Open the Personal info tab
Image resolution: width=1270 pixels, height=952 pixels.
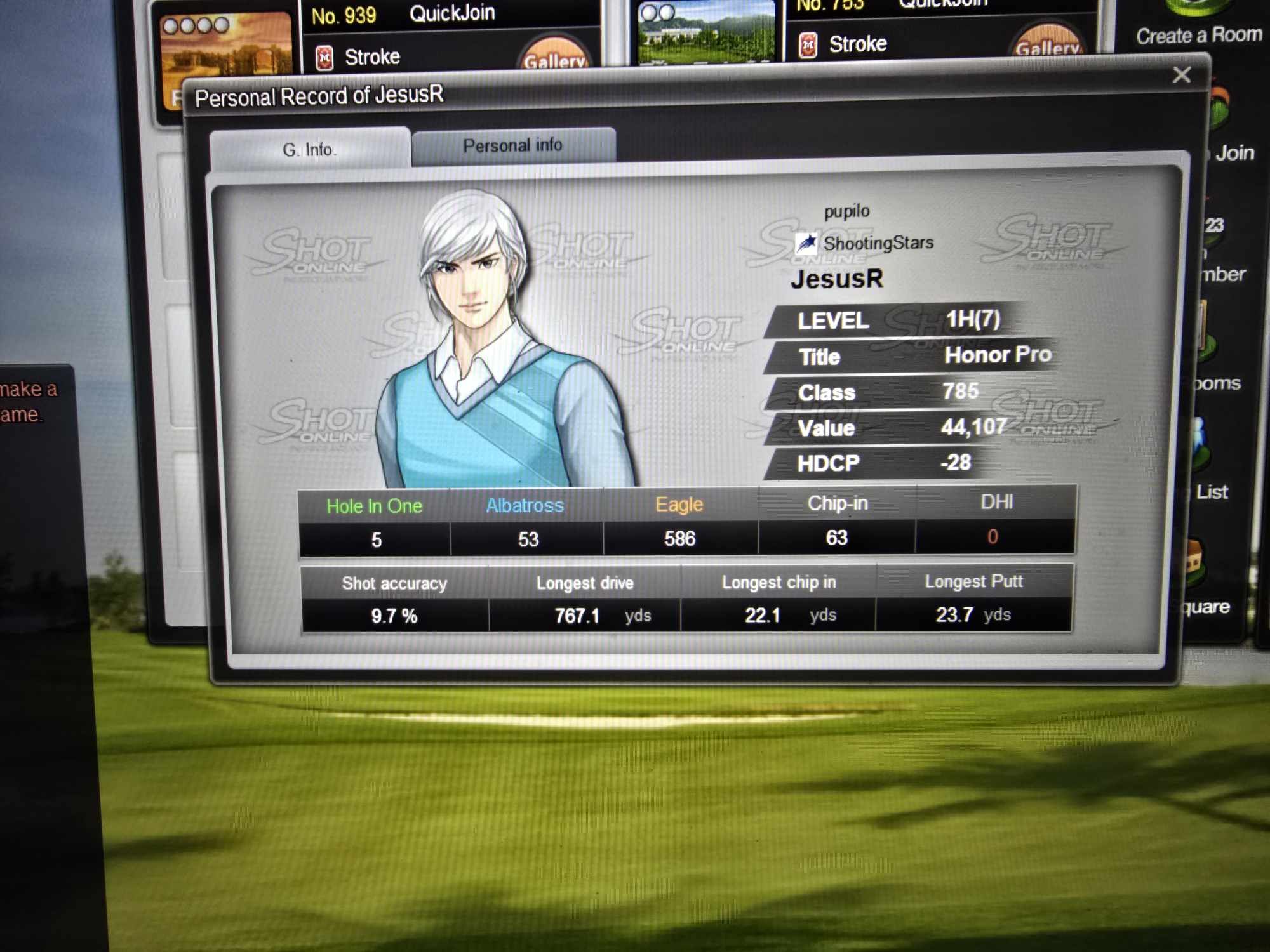(512, 146)
